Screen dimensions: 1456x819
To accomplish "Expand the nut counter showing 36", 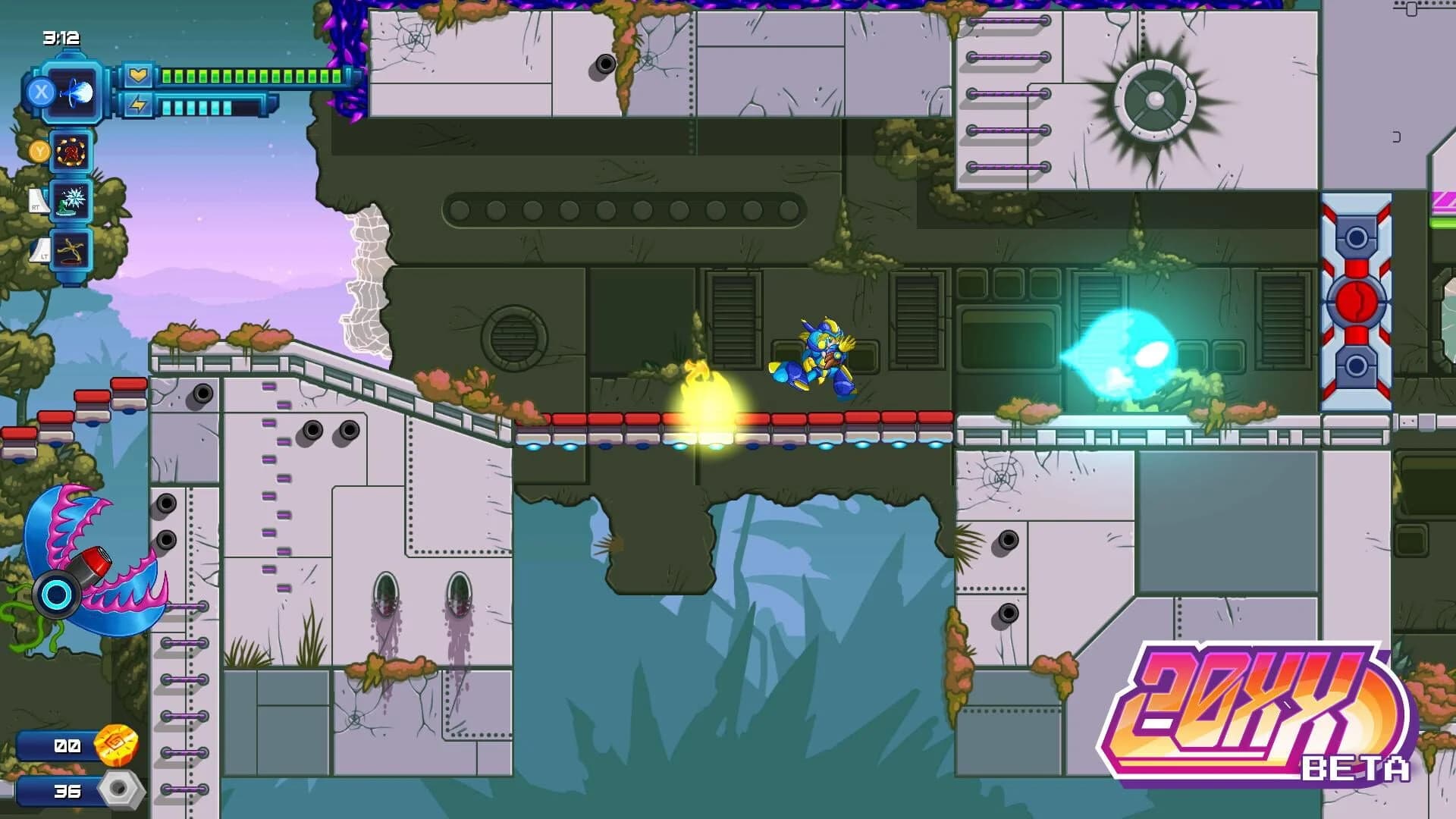I will [x=68, y=790].
